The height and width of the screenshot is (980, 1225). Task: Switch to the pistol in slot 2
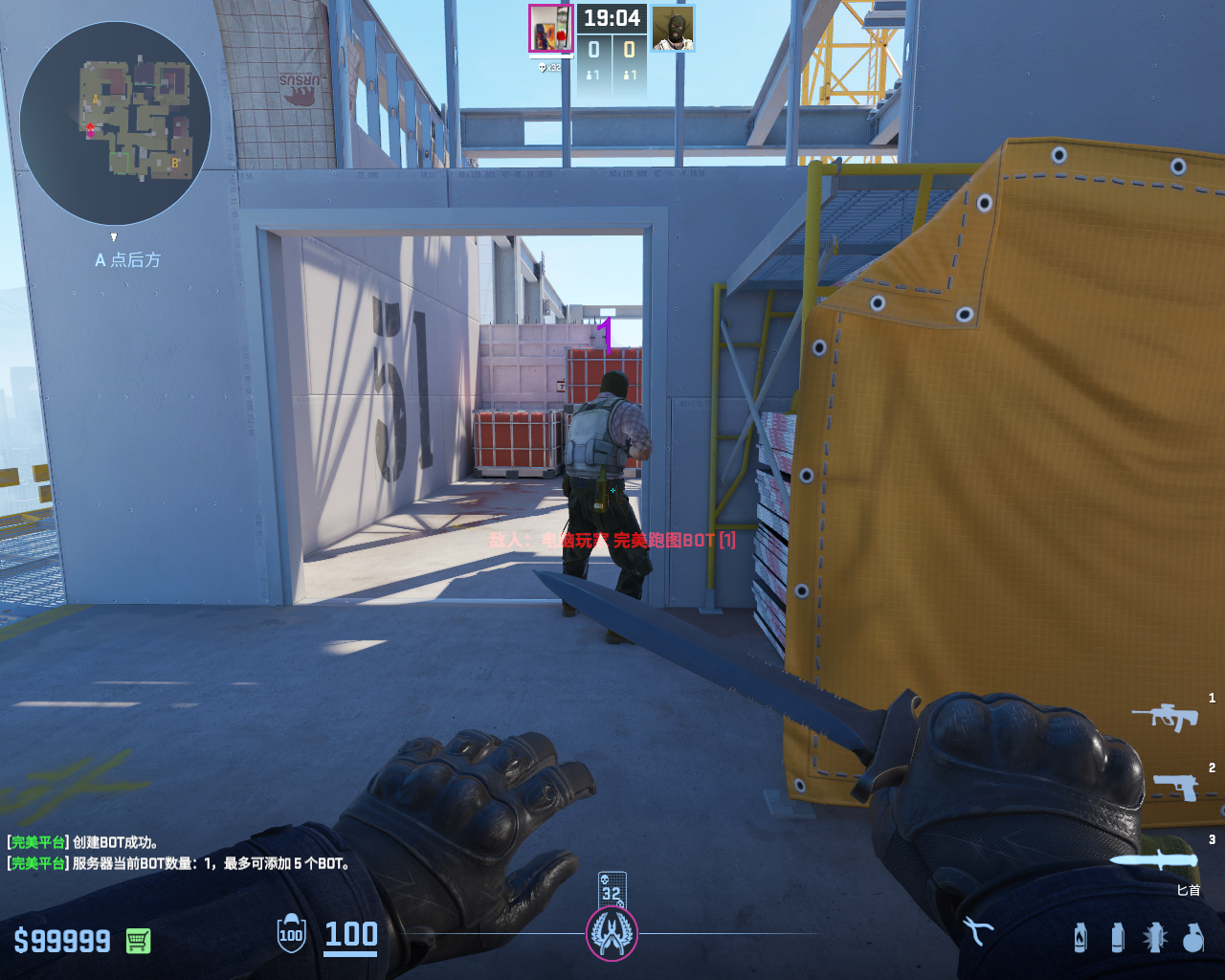pyautogui.click(x=1174, y=787)
